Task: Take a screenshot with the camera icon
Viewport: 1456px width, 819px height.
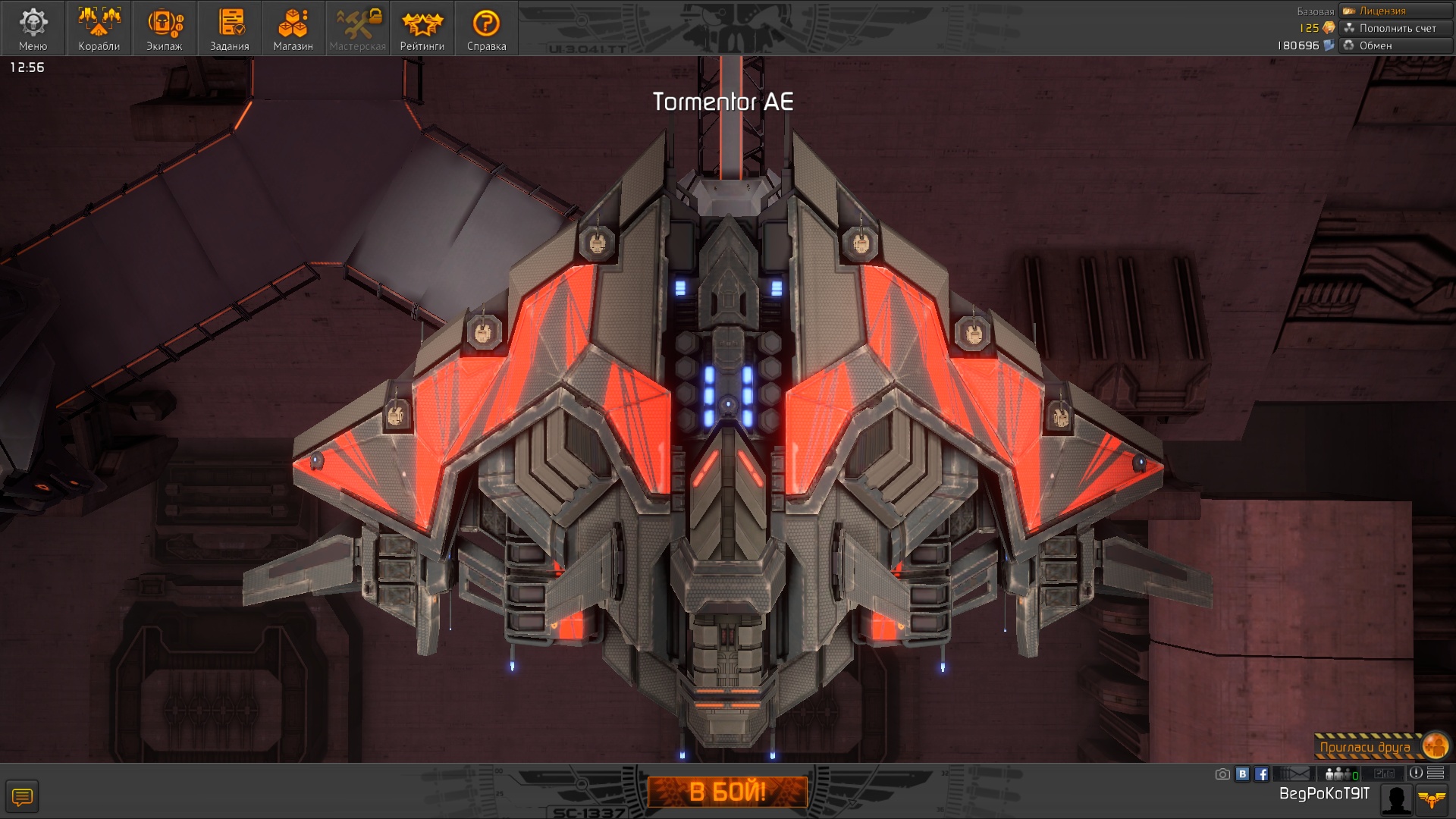Action: coord(1222,774)
